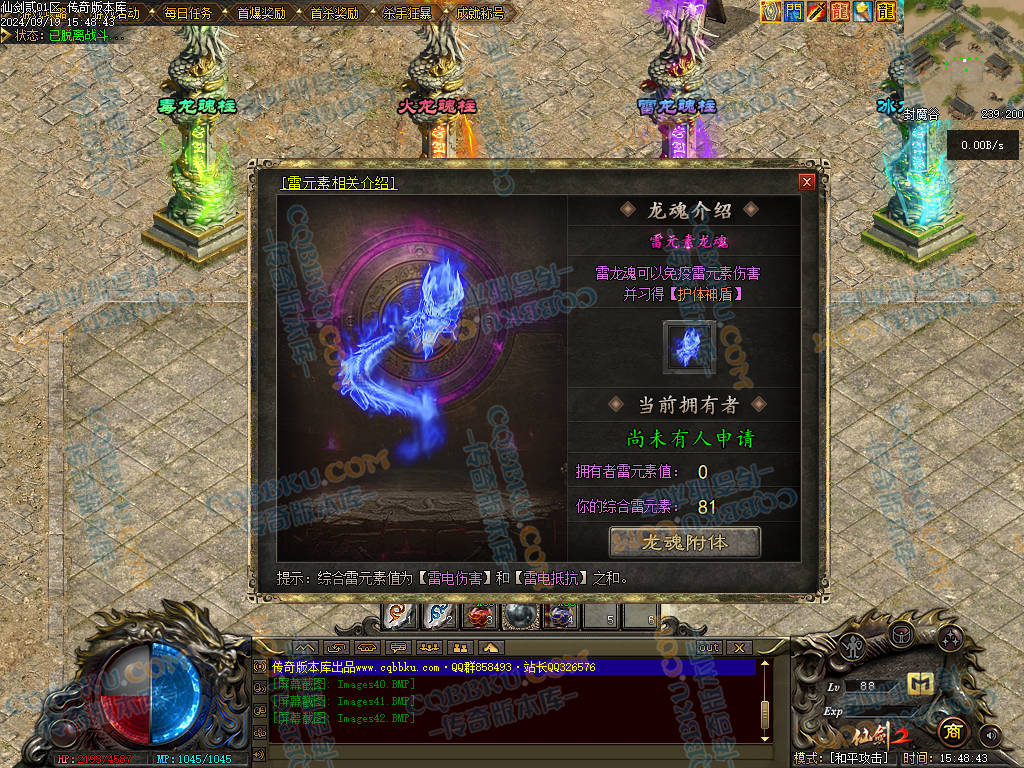This screenshot has width=1024, height=768.
Task: Open the 首爆奖励 reward menu
Action: pyautogui.click(x=261, y=13)
